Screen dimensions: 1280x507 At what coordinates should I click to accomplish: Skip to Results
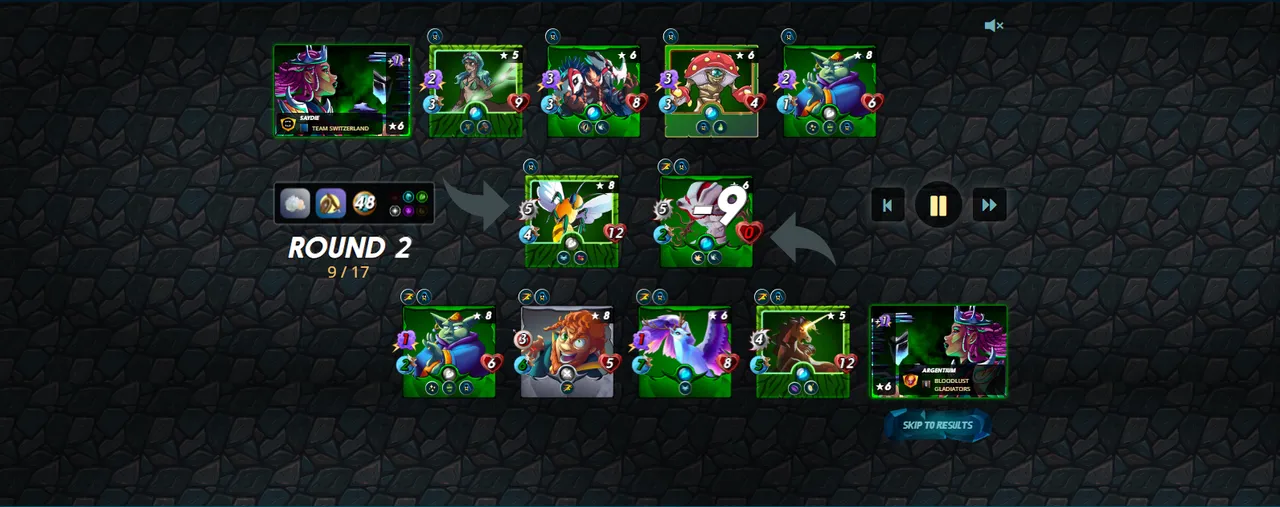(937, 425)
